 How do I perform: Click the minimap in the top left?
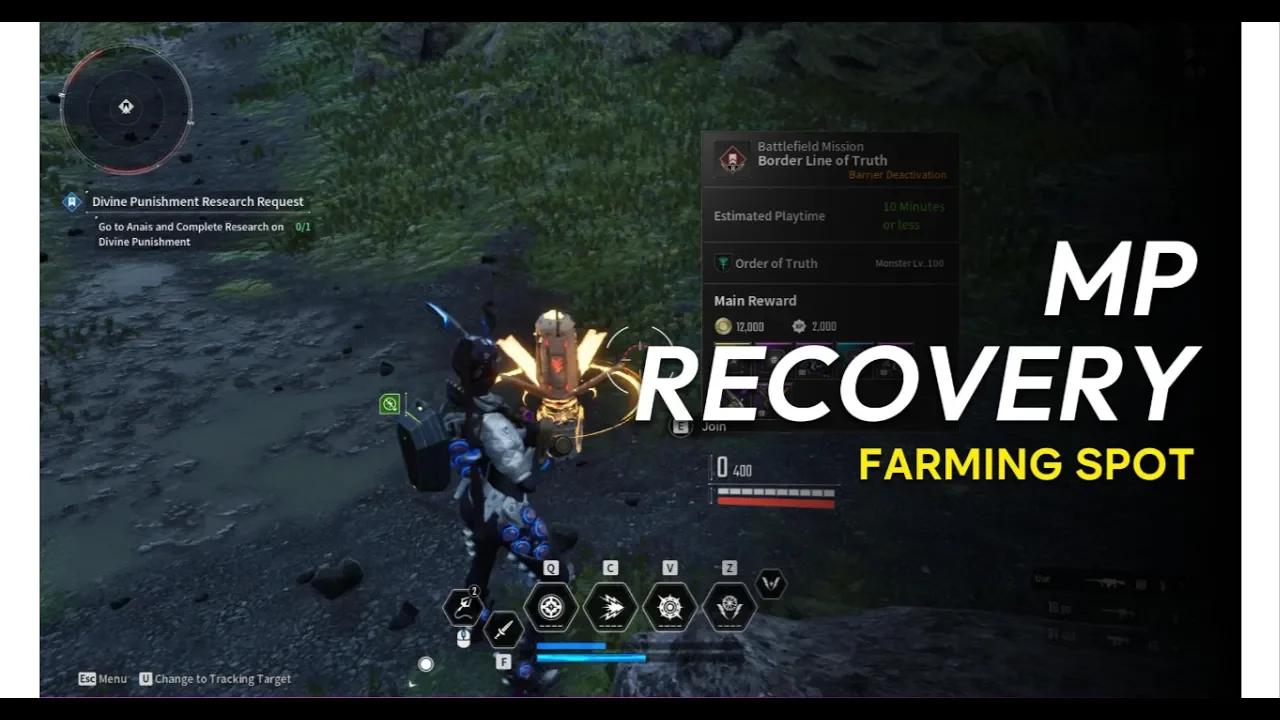126,107
